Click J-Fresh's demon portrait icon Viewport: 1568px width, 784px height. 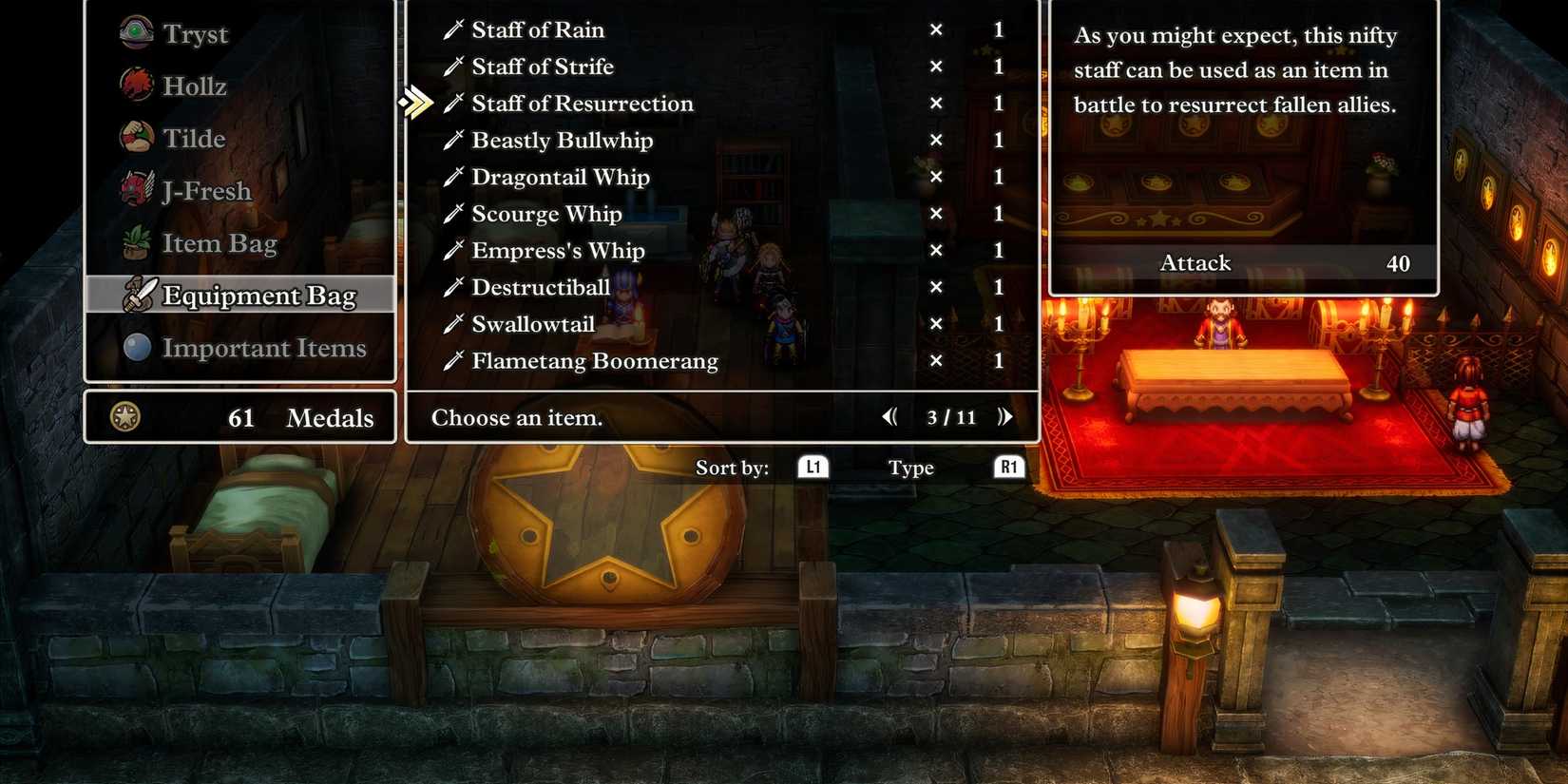[137, 188]
